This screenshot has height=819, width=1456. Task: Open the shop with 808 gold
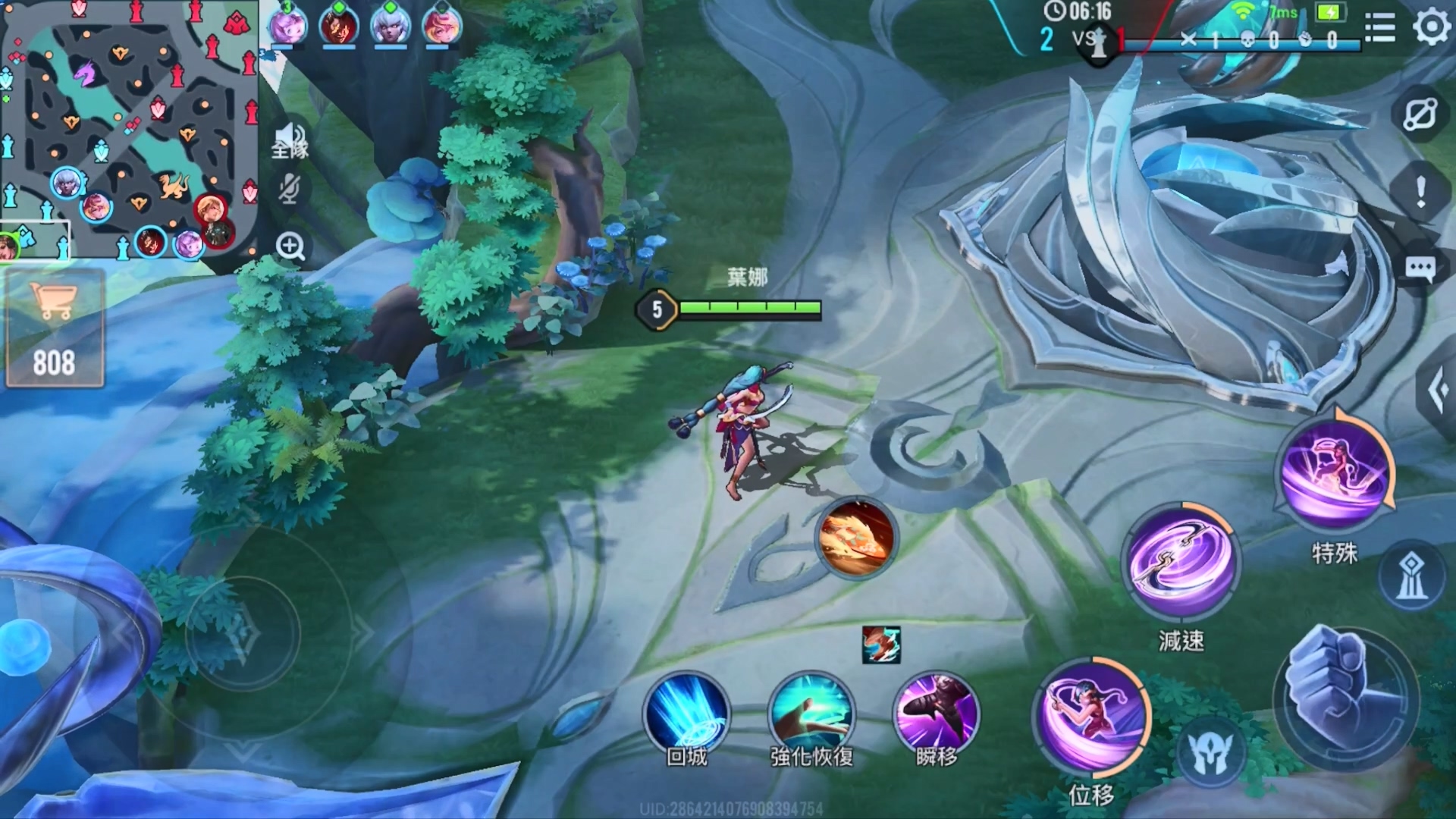coord(54,328)
